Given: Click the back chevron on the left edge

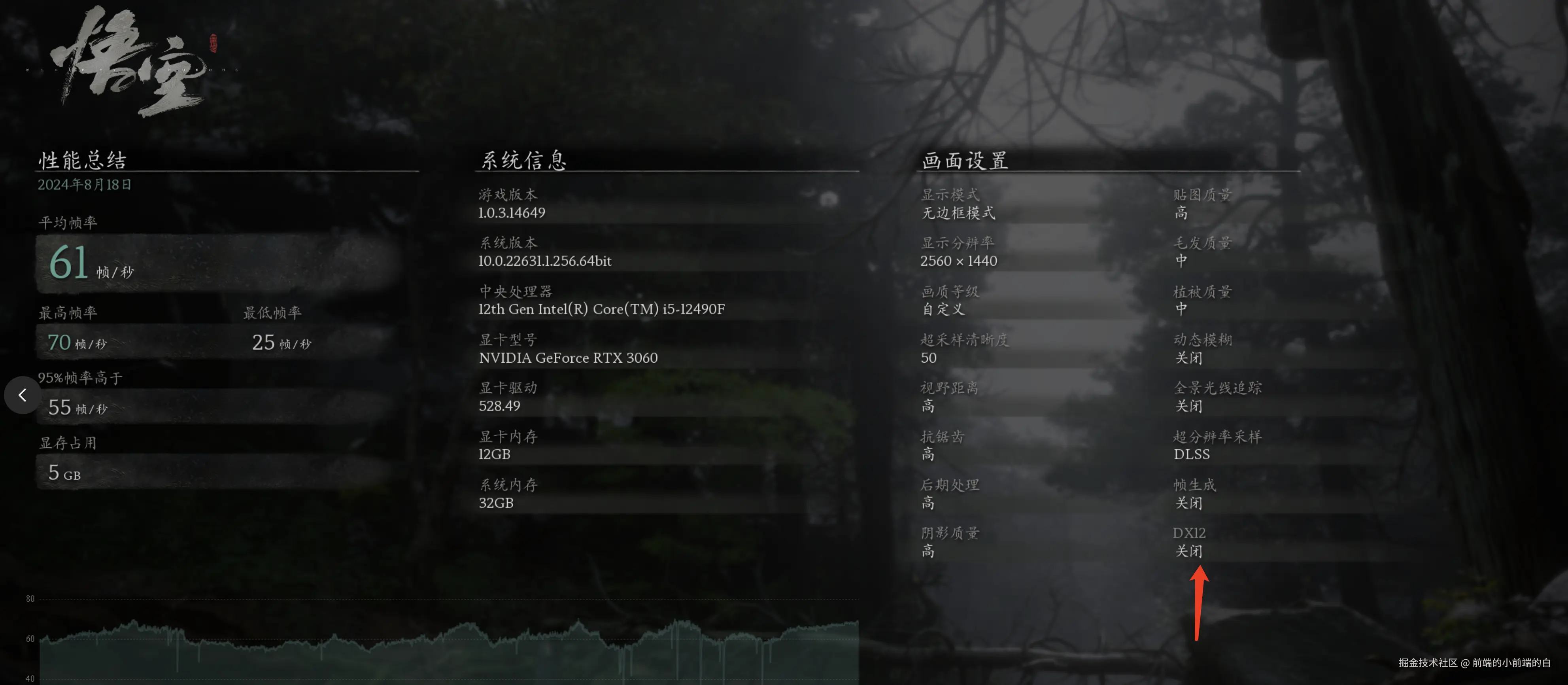Looking at the screenshot, I should coord(23,395).
